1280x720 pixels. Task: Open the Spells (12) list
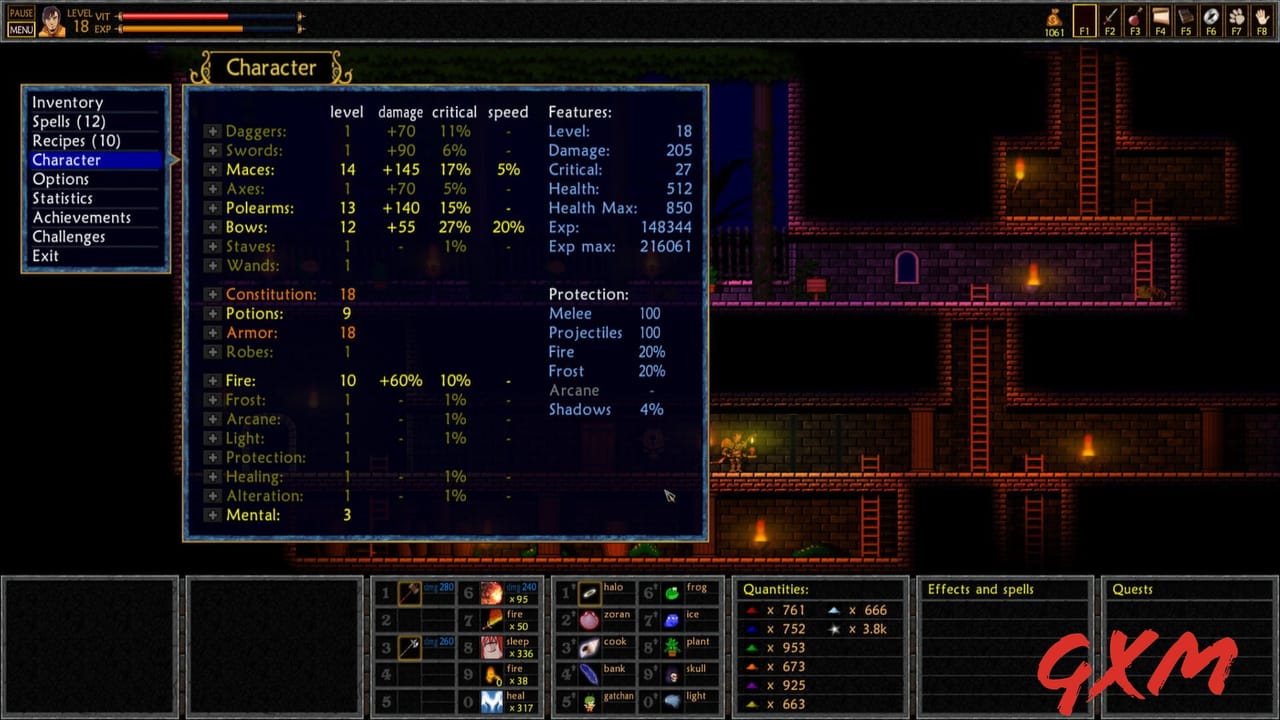coord(68,121)
